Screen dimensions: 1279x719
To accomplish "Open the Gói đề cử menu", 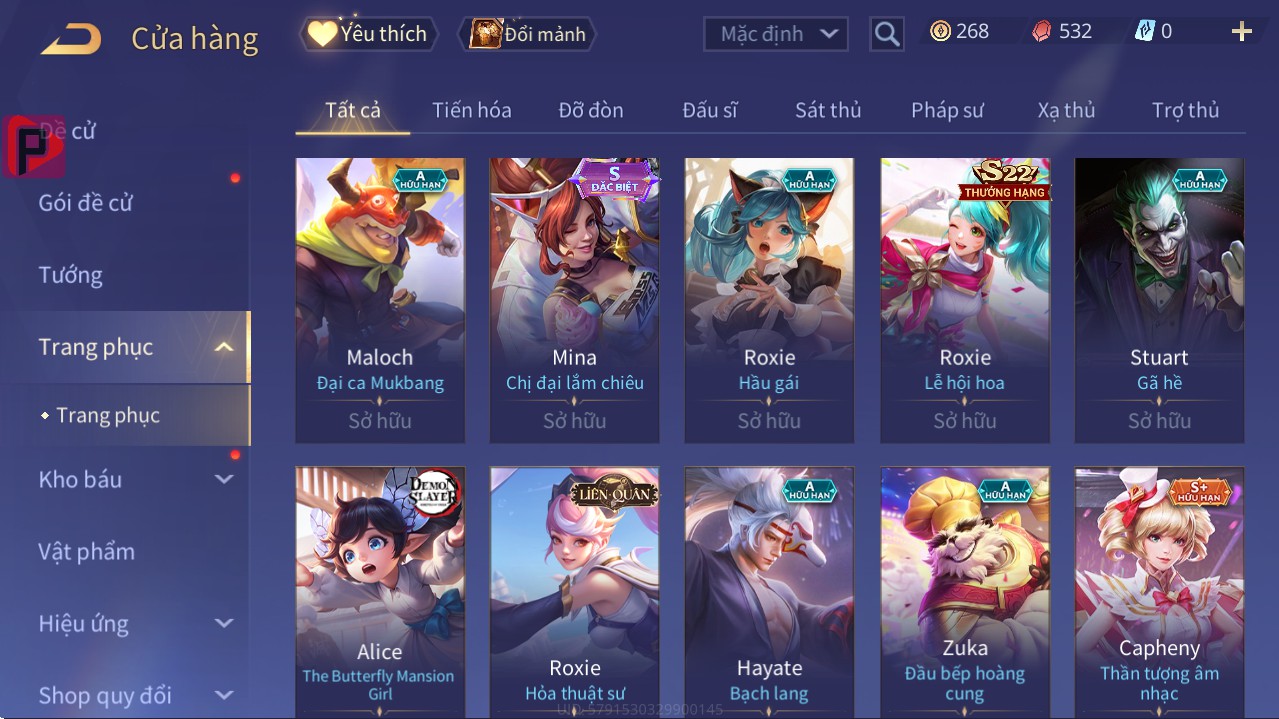I will (x=86, y=203).
